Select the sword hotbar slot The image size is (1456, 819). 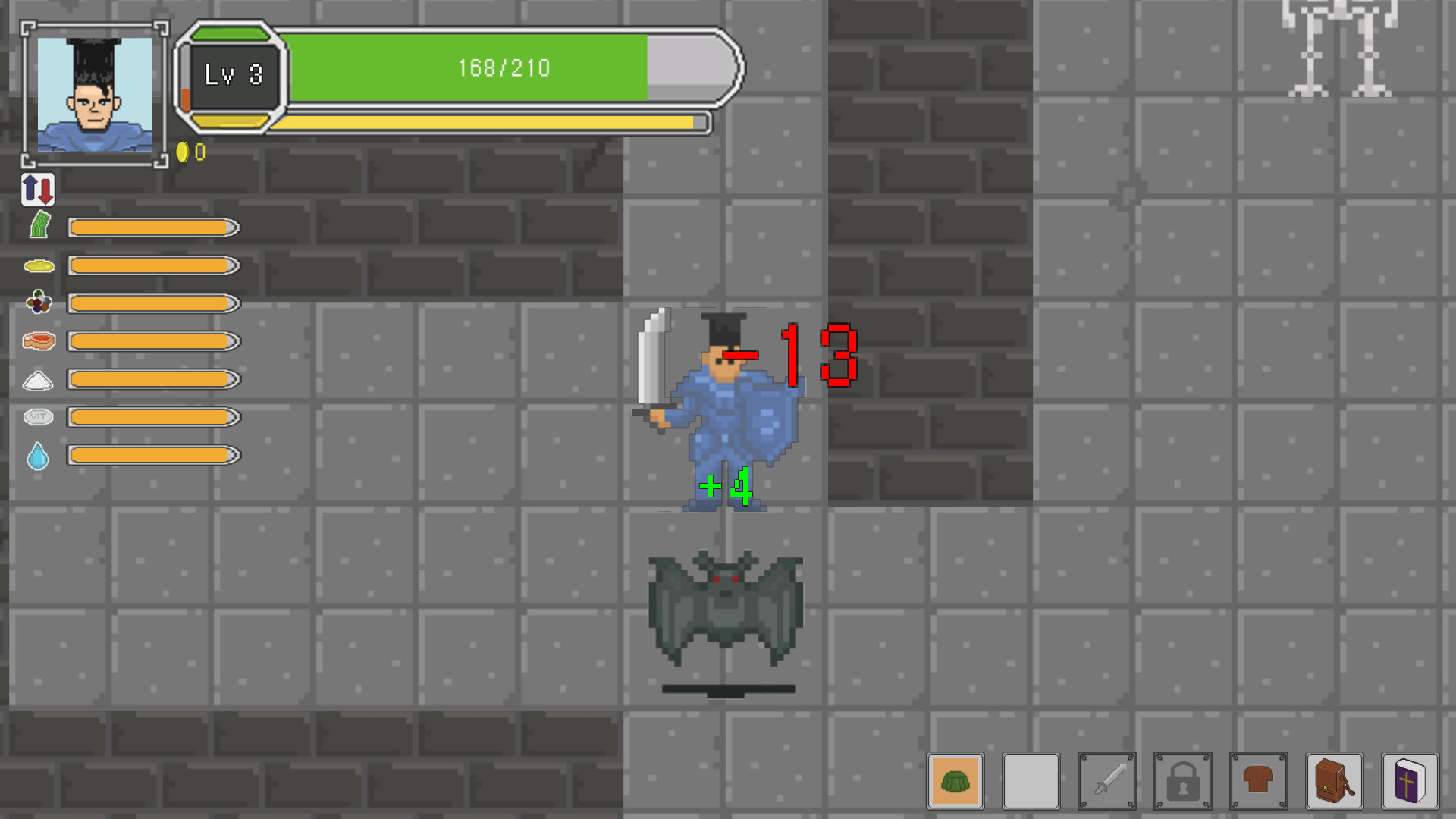pos(1107,781)
